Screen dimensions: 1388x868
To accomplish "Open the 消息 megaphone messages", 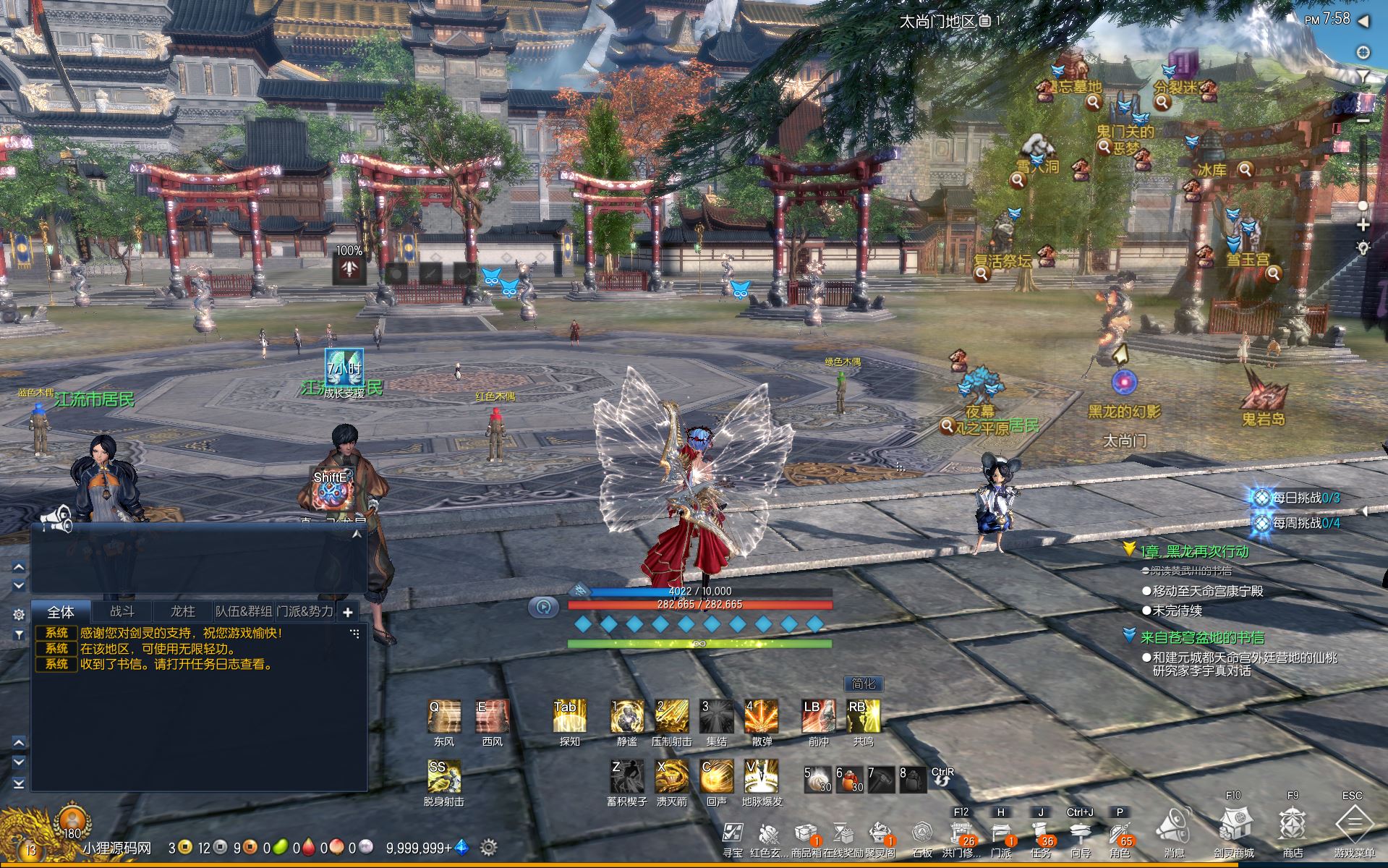I will pos(1174,827).
